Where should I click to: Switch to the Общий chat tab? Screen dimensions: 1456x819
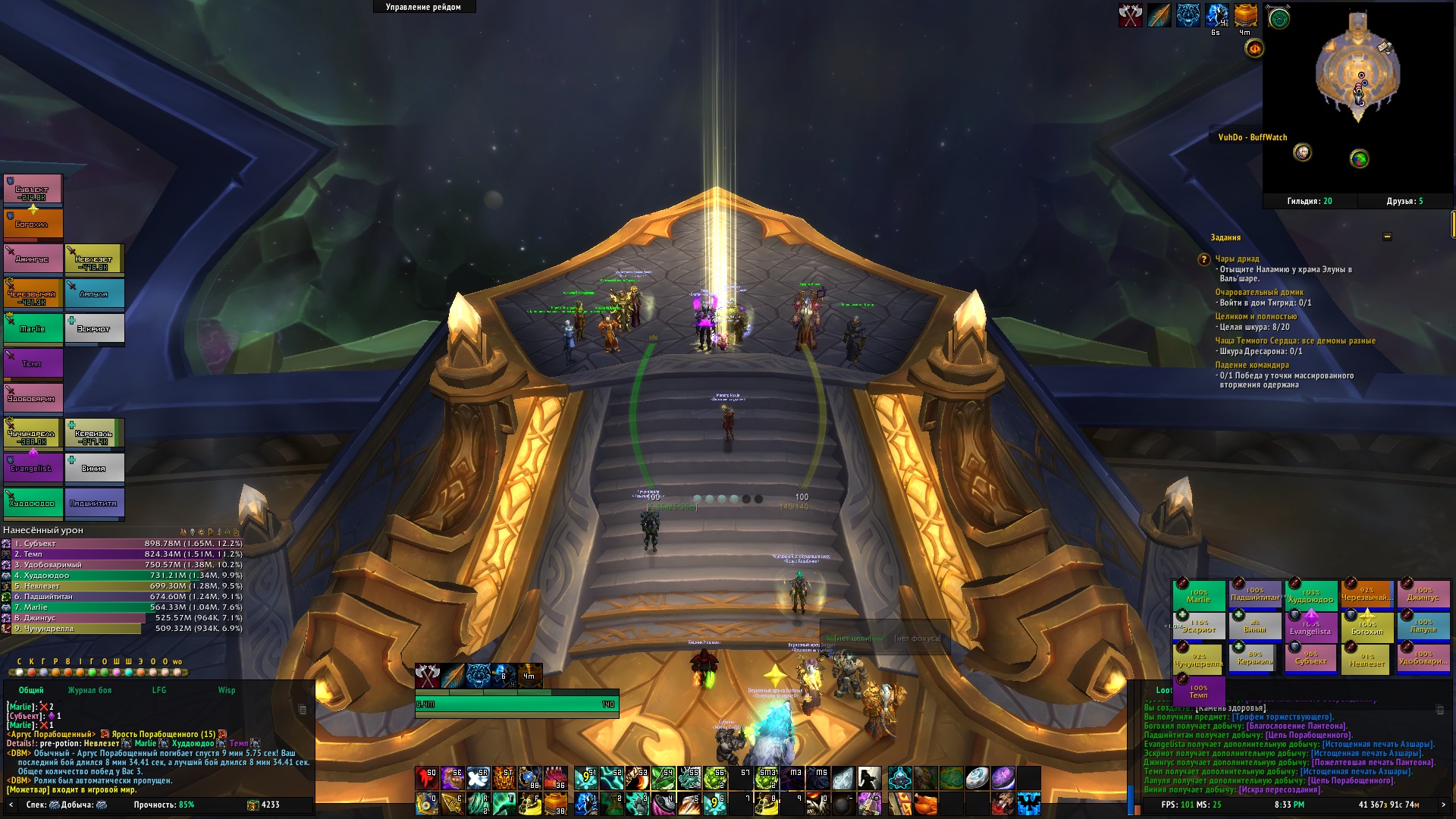(x=31, y=690)
